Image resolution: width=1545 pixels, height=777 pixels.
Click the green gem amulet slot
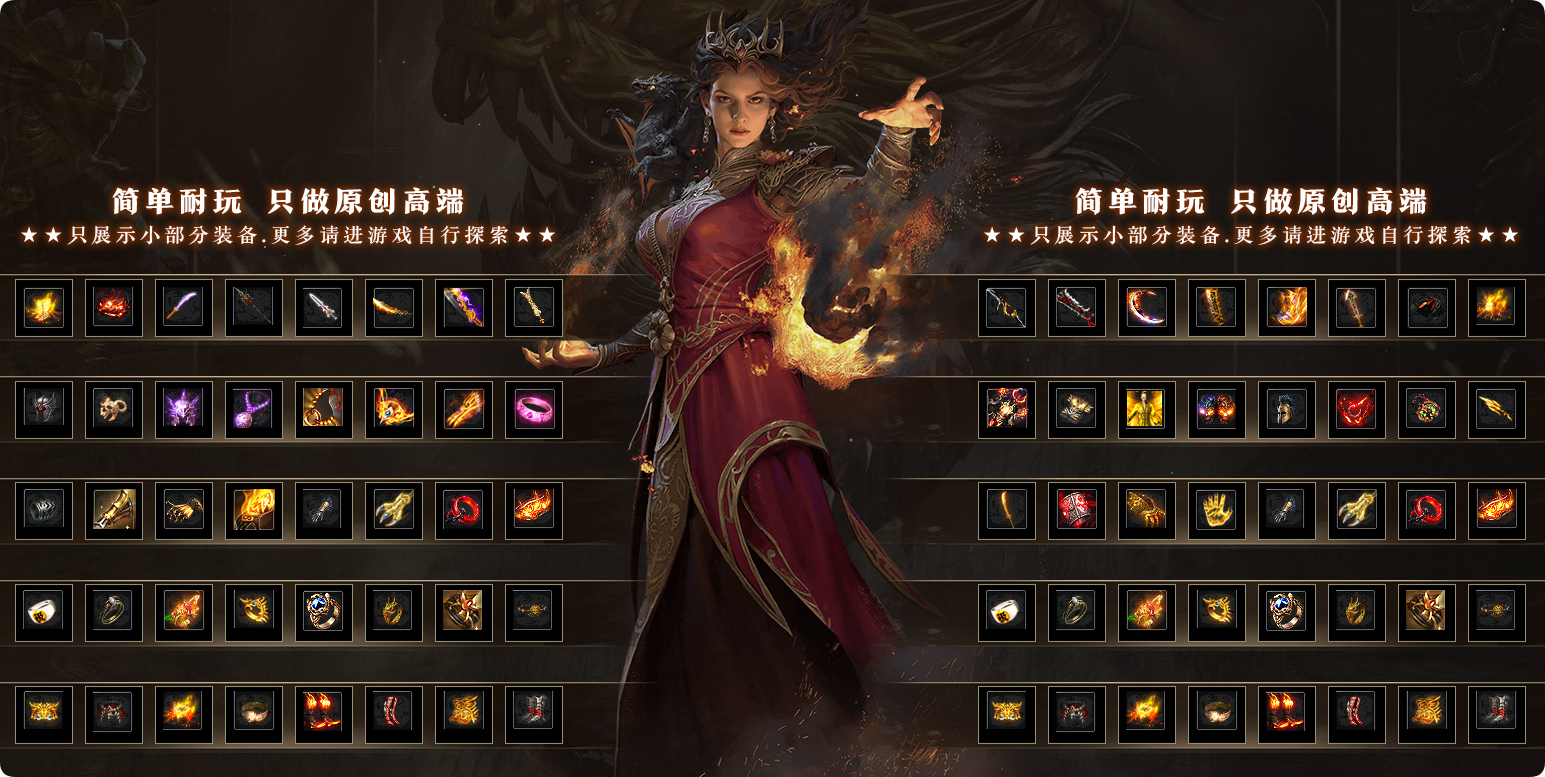(x=1426, y=409)
